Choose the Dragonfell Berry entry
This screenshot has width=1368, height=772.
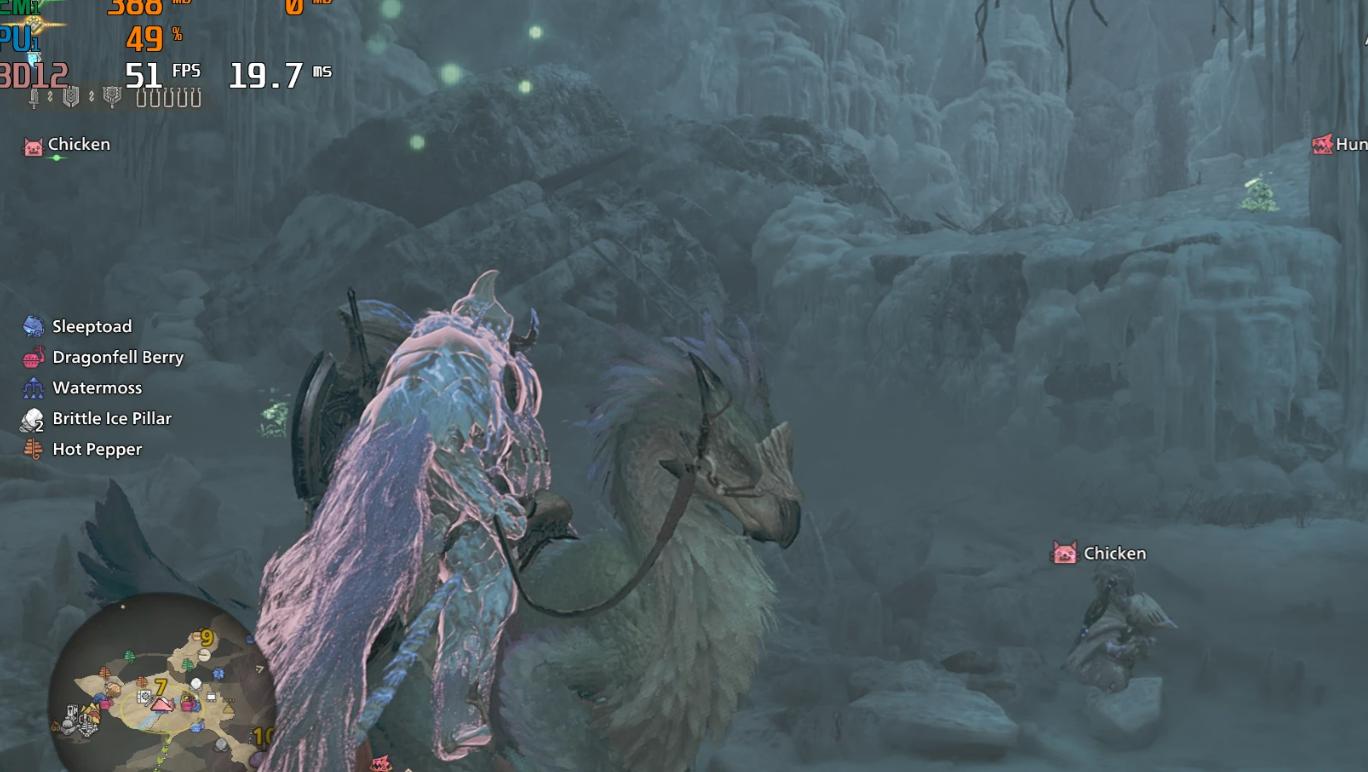click(117, 357)
